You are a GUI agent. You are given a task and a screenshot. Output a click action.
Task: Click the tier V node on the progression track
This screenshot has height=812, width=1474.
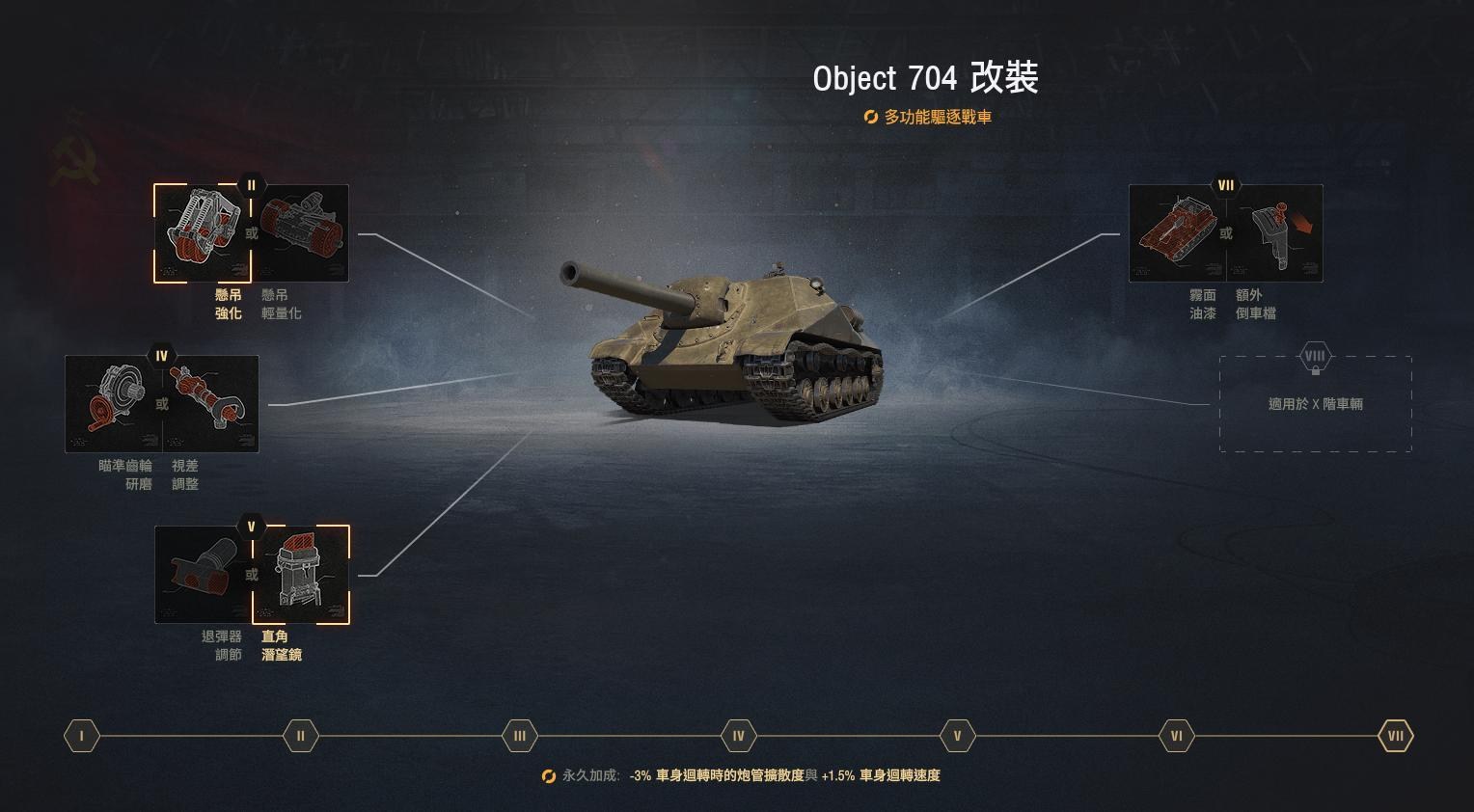point(957,736)
